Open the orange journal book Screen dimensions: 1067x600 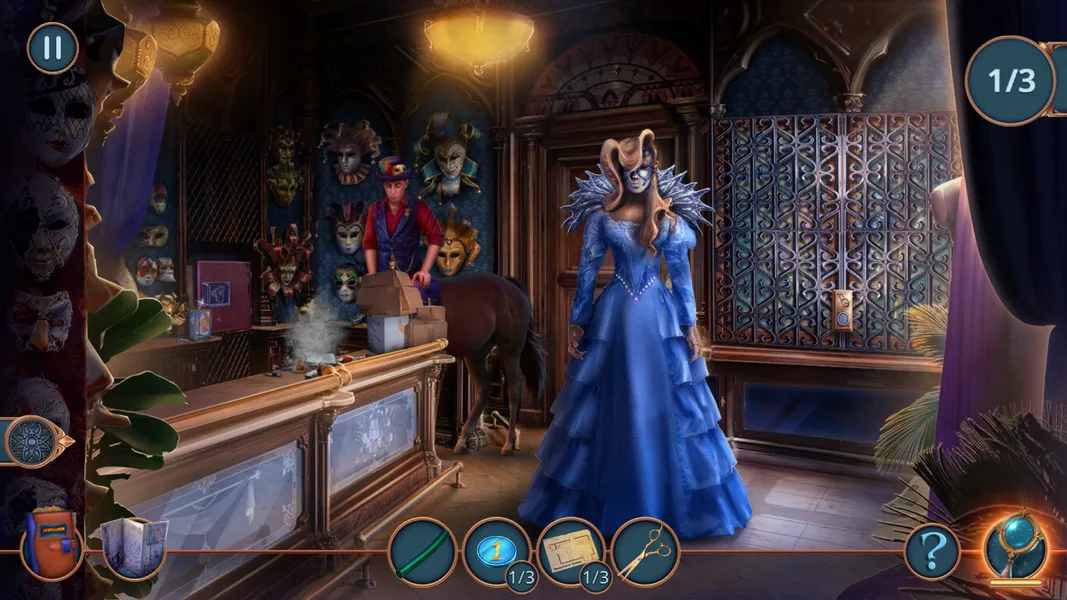(50, 543)
